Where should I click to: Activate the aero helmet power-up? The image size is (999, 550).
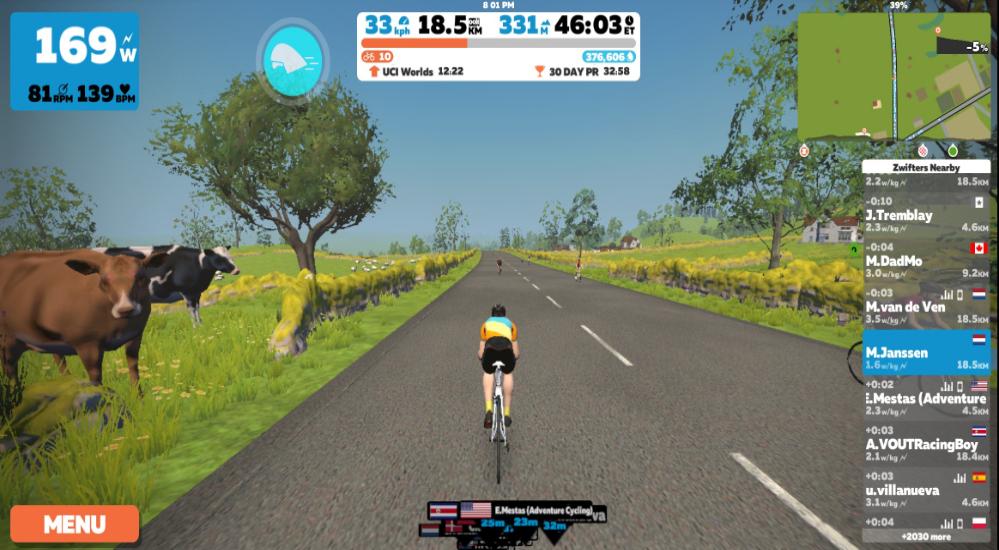coord(292,60)
